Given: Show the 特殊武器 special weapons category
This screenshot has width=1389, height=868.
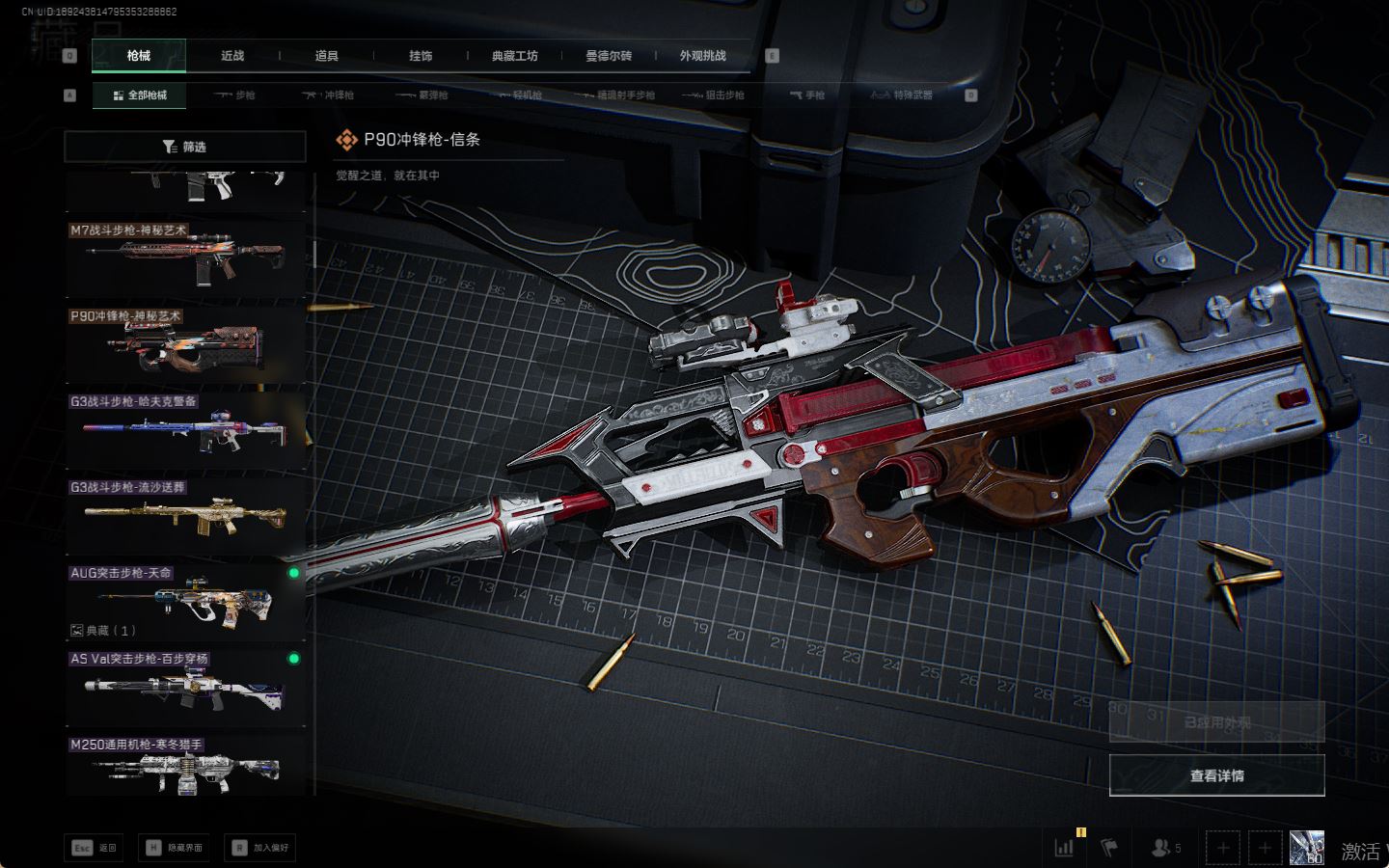Looking at the screenshot, I should pos(902,95).
